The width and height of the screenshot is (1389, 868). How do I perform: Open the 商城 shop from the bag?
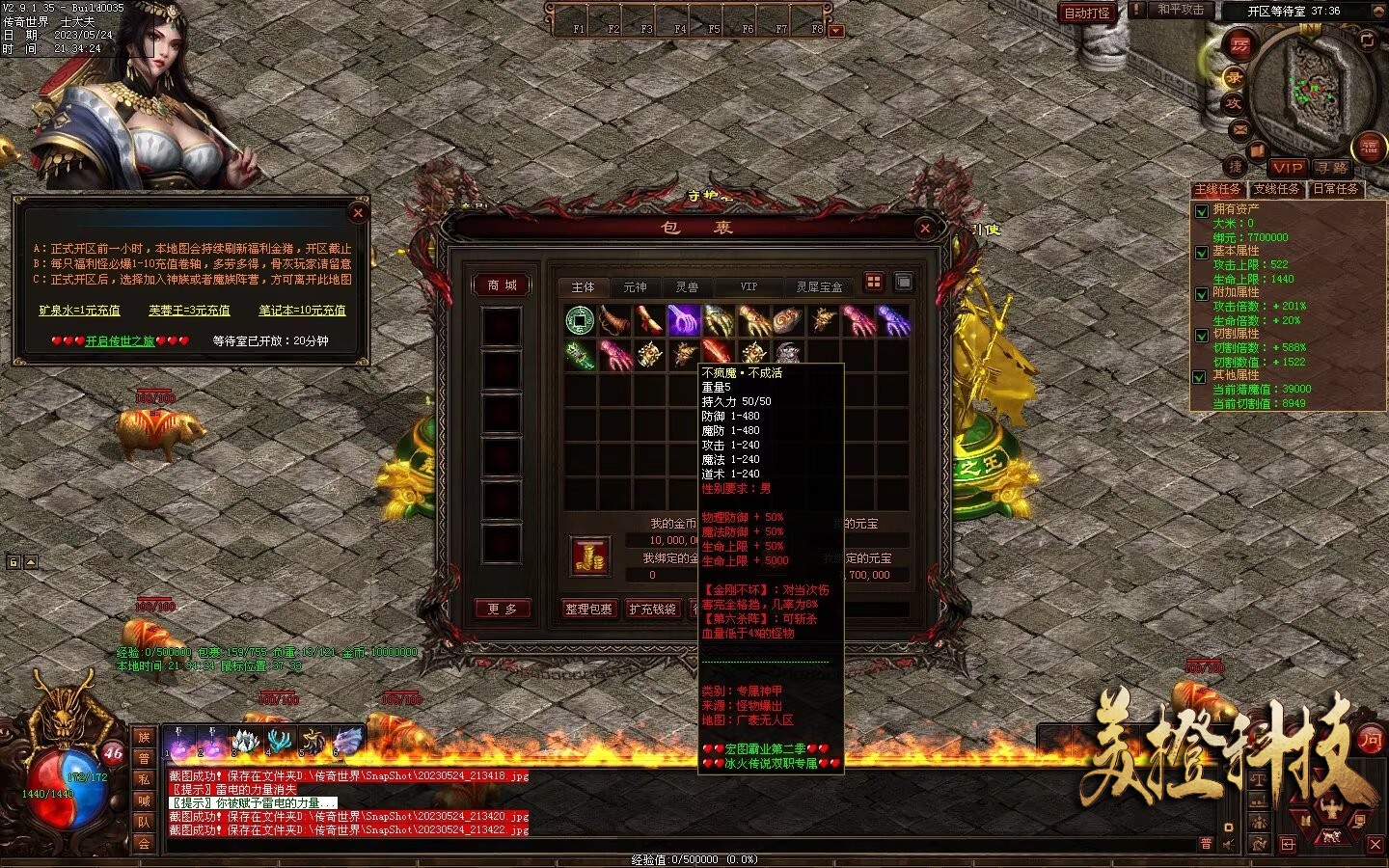(x=502, y=285)
